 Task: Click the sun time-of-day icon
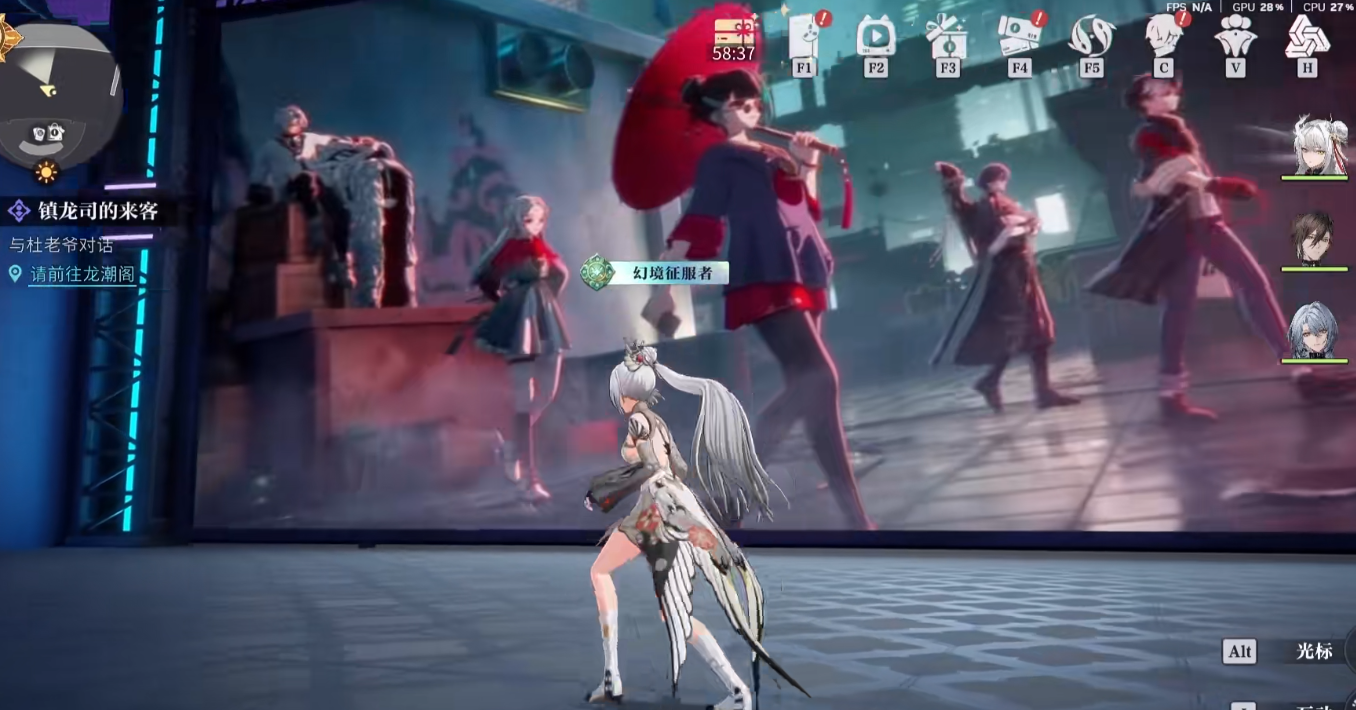tap(46, 172)
